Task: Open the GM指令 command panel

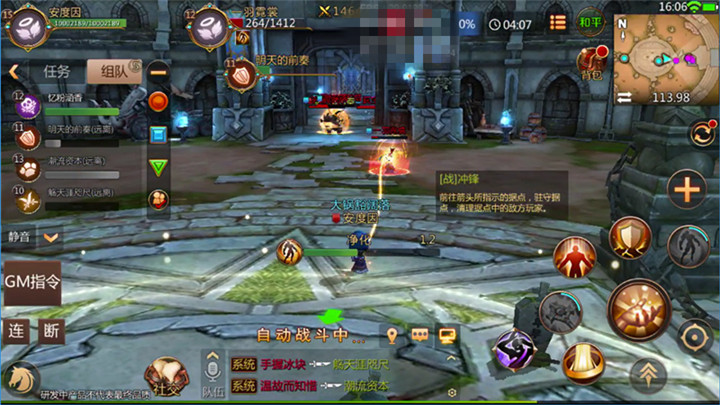Action: pos(32,282)
